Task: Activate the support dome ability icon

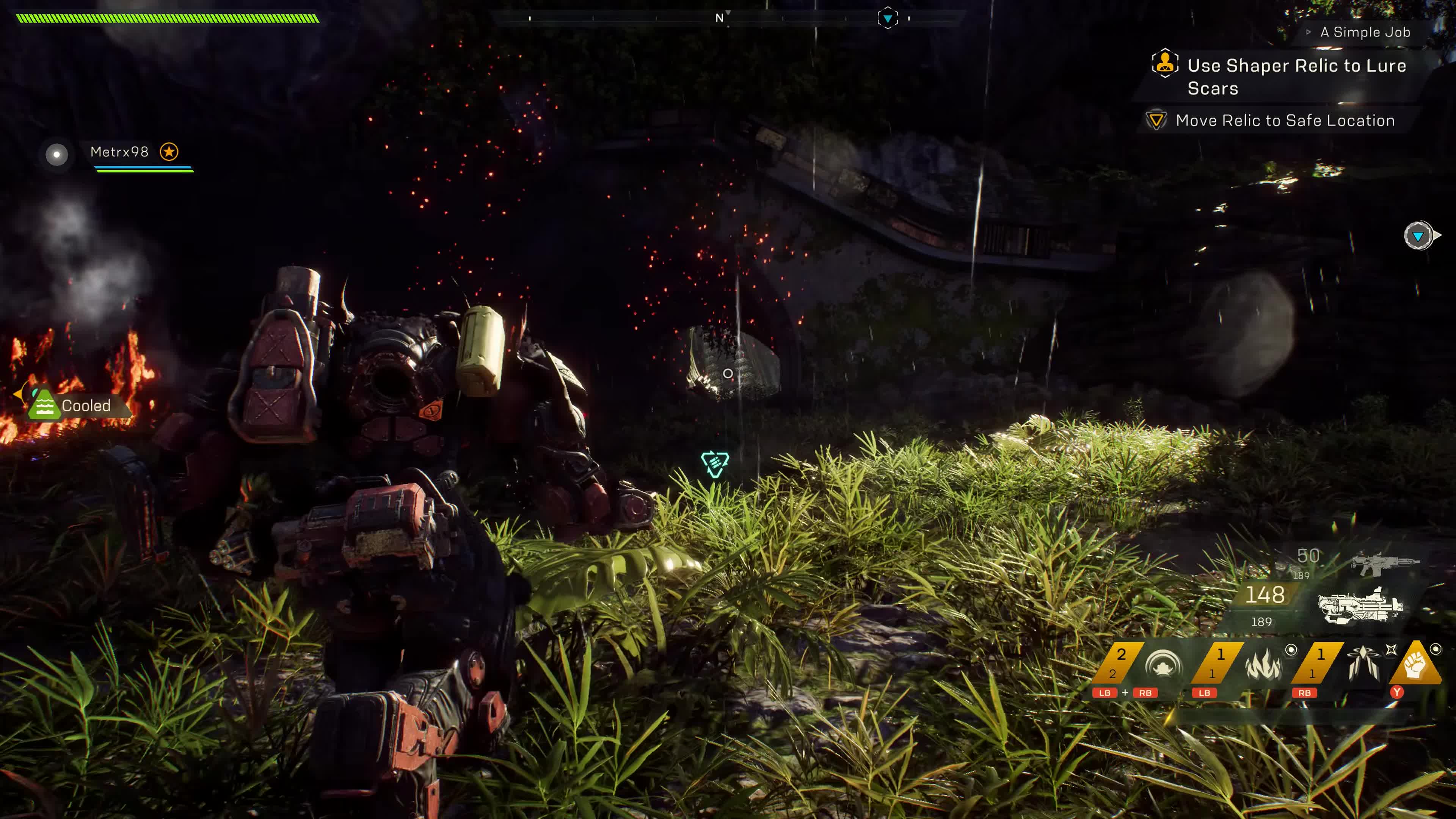Action: pos(1163,665)
